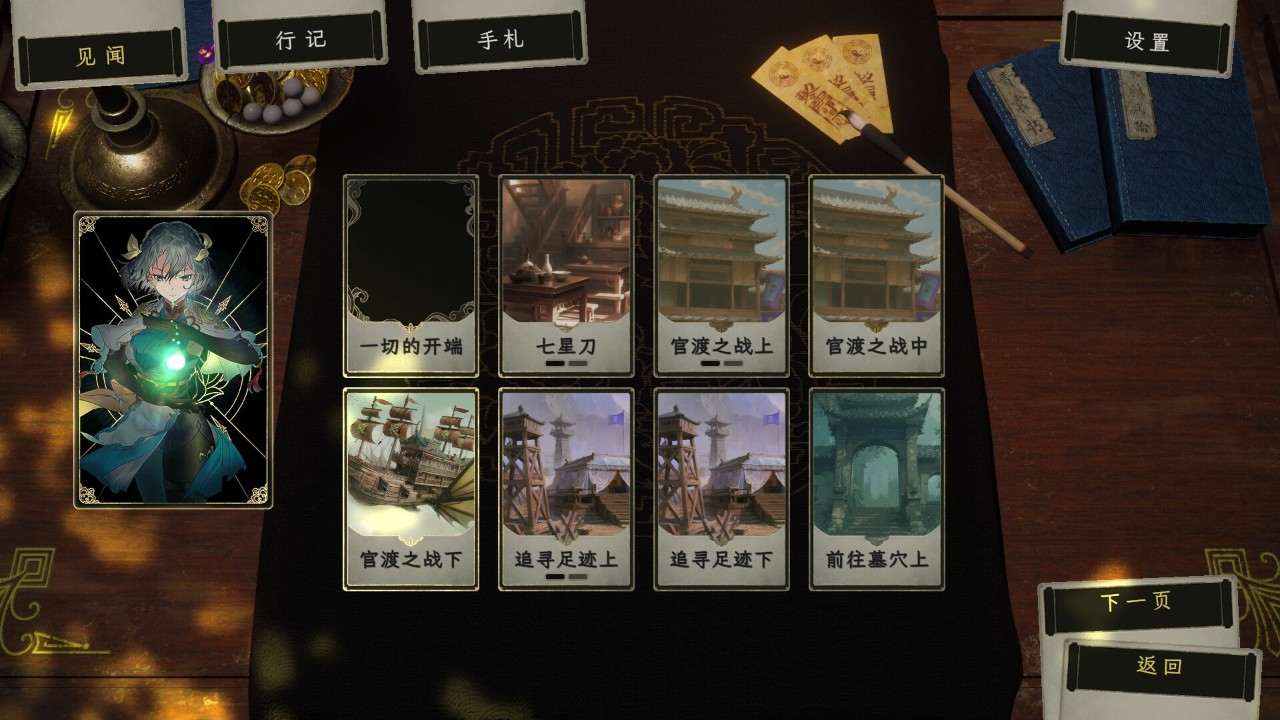Click the bowl of gold coins

point(270,100)
